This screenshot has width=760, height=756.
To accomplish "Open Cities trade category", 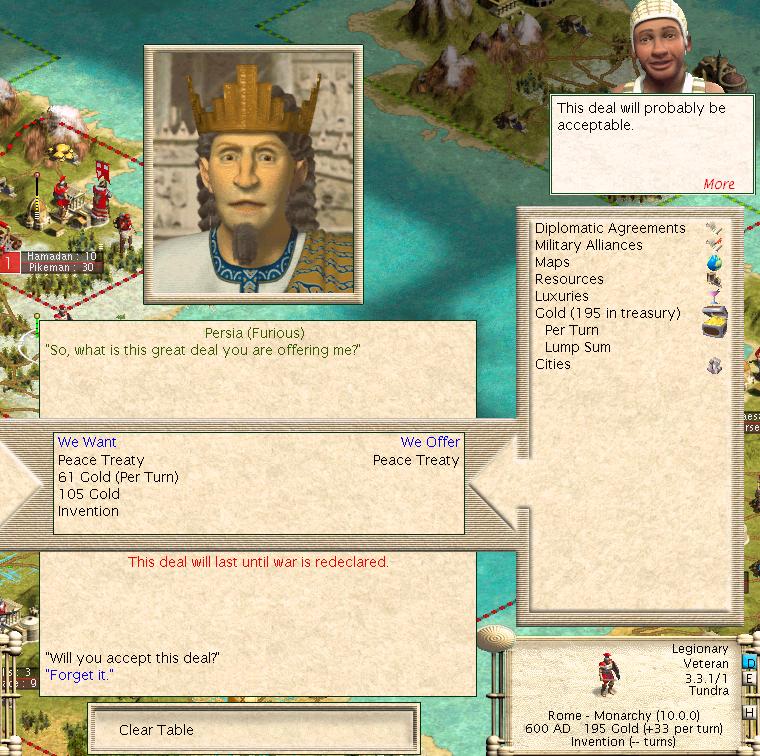I will [x=553, y=364].
